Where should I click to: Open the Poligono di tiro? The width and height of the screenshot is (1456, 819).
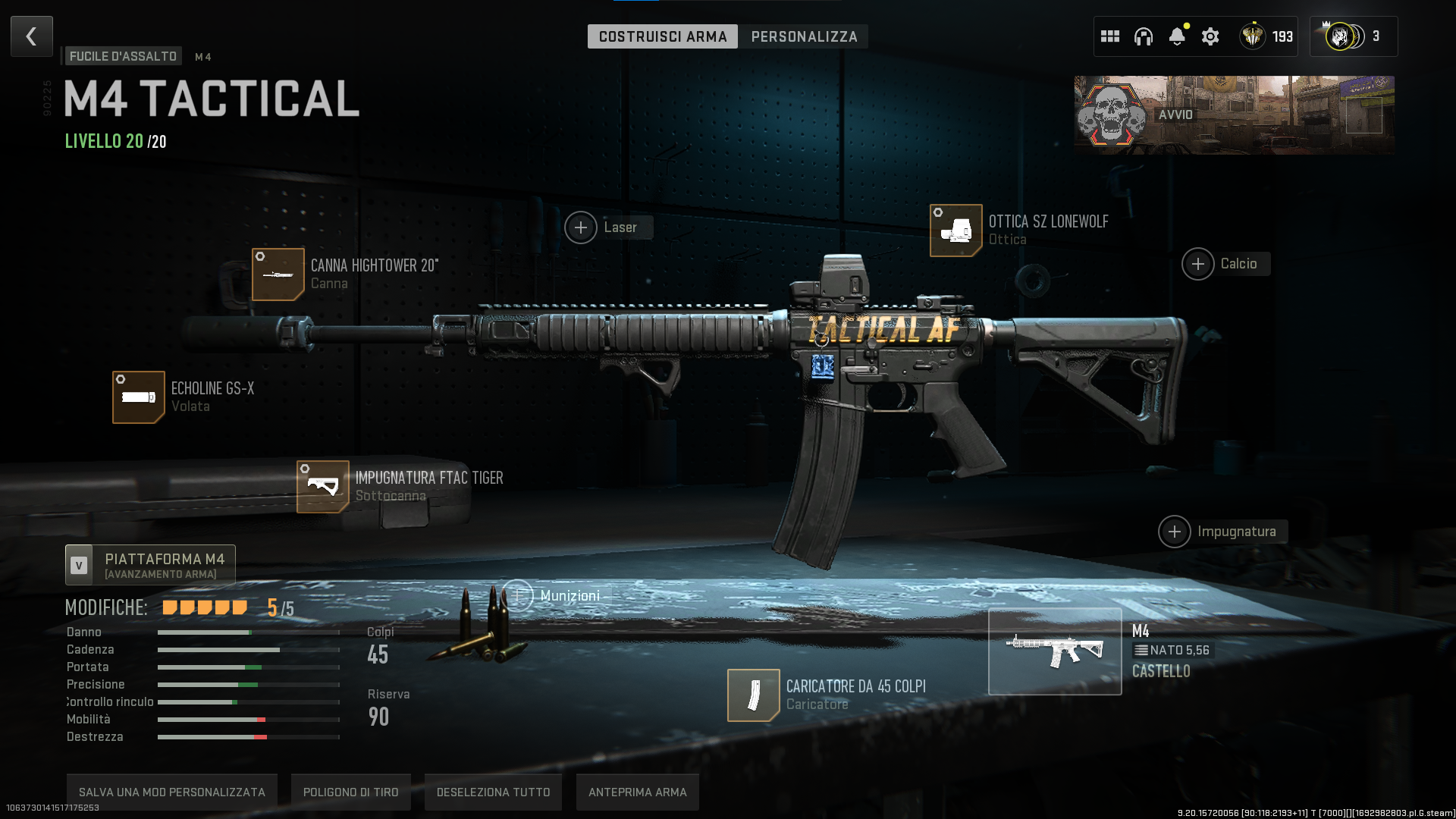click(x=351, y=792)
